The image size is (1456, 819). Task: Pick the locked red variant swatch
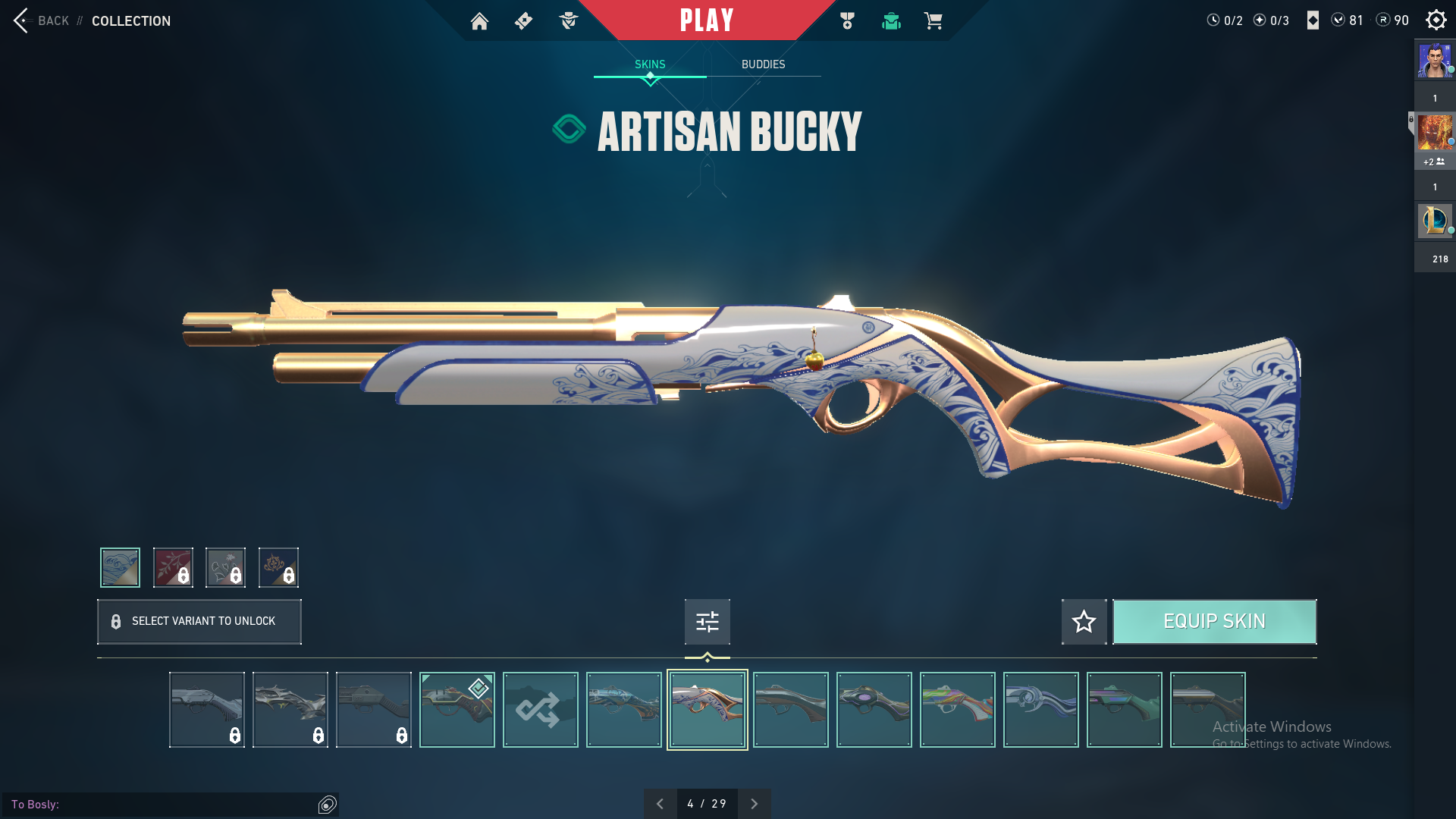click(x=173, y=567)
